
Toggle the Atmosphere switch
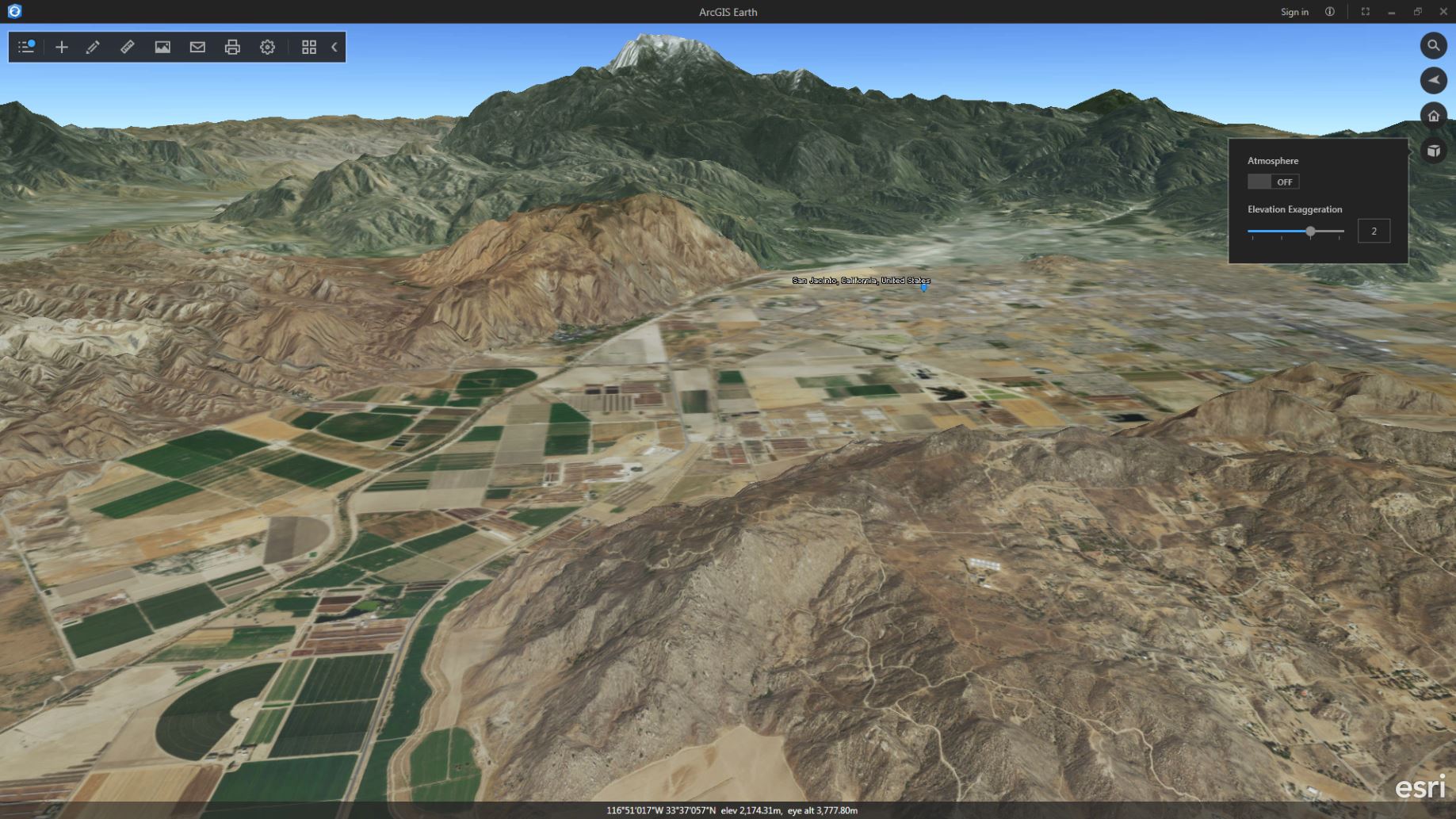tap(1273, 182)
